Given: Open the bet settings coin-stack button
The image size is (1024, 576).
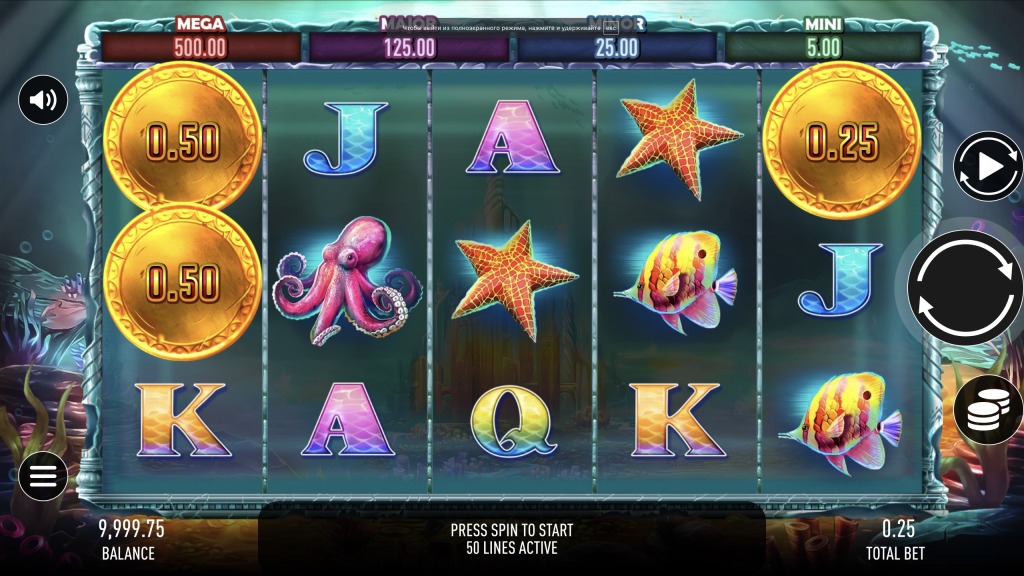Looking at the screenshot, I should click(x=988, y=410).
